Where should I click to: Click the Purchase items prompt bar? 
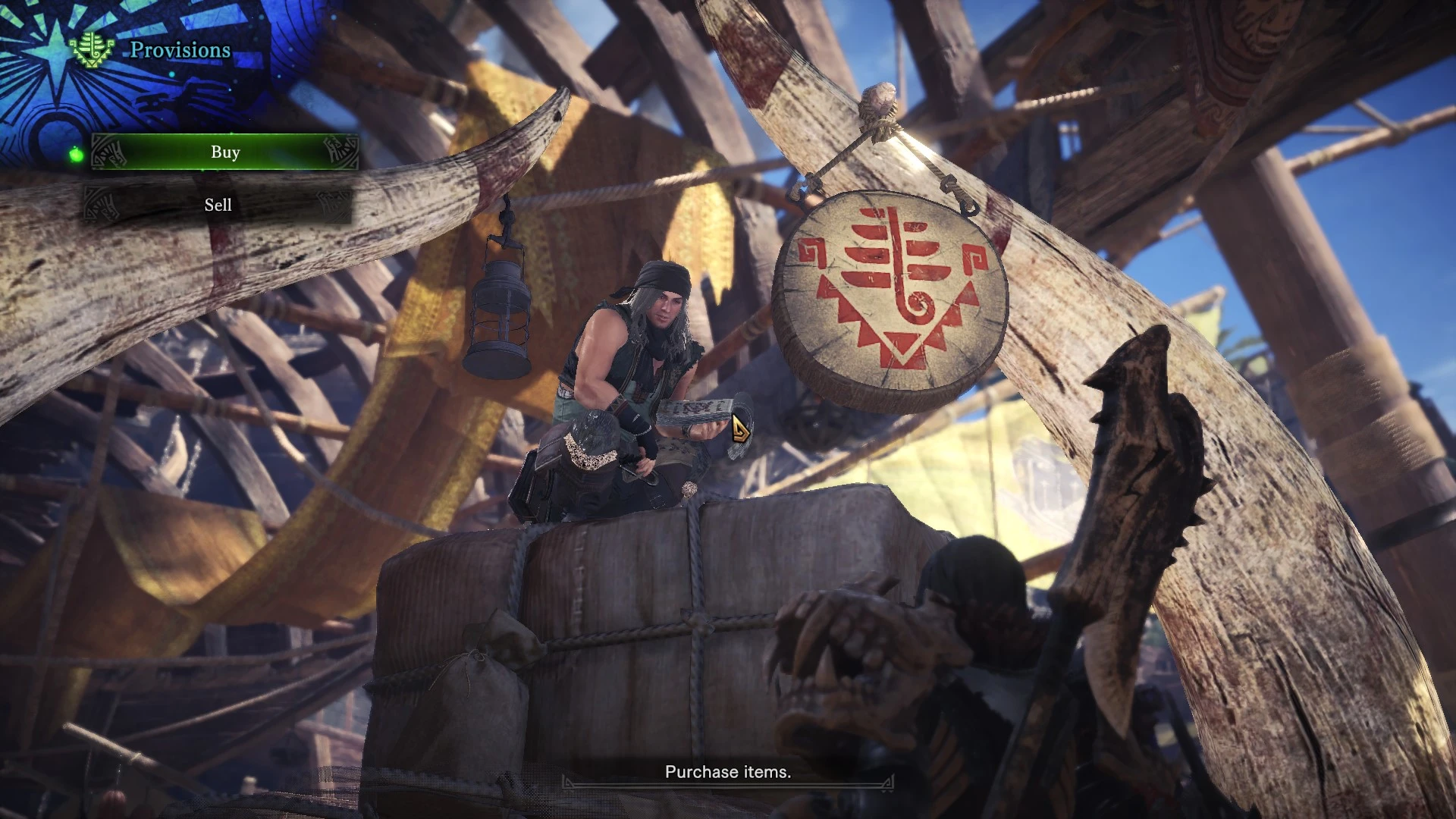click(x=728, y=771)
